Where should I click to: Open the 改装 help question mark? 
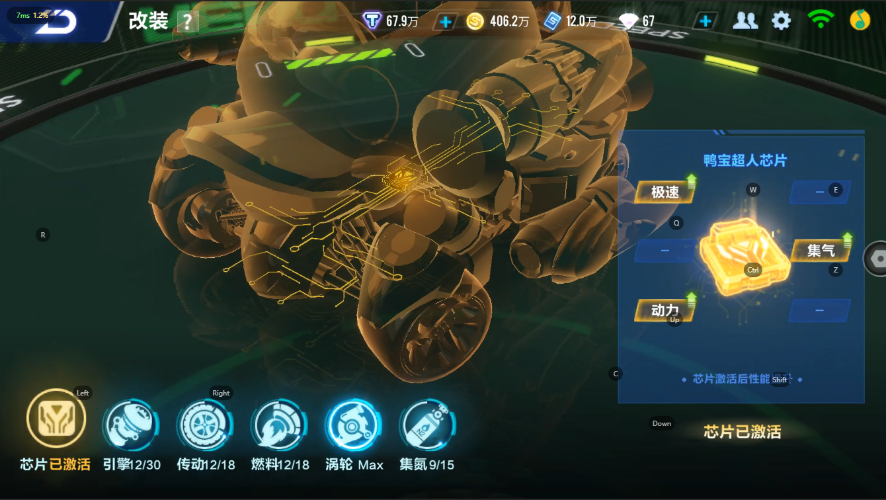pyautogui.click(x=187, y=22)
